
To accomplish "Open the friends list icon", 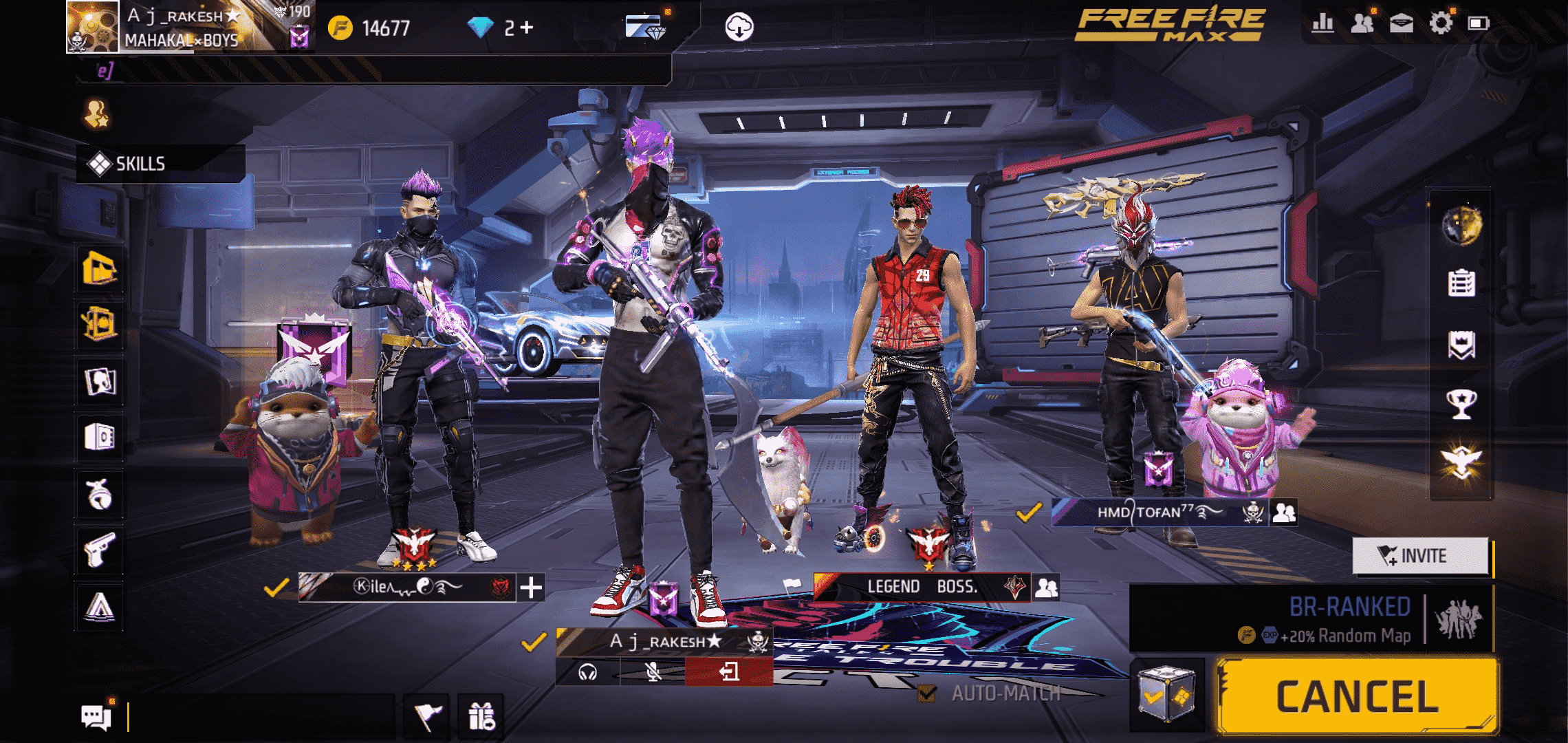I will click(x=1362, y=23).
